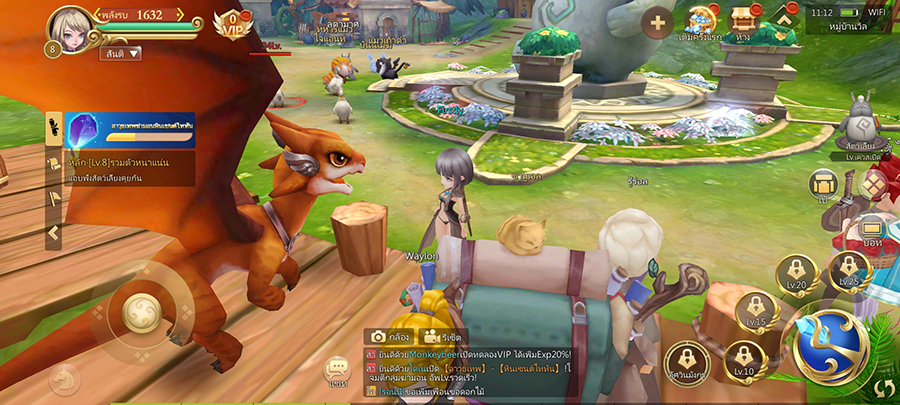Tap the round plus button
Image resolution: width=900 pixels, height=405 pixels.
(657, 22)
